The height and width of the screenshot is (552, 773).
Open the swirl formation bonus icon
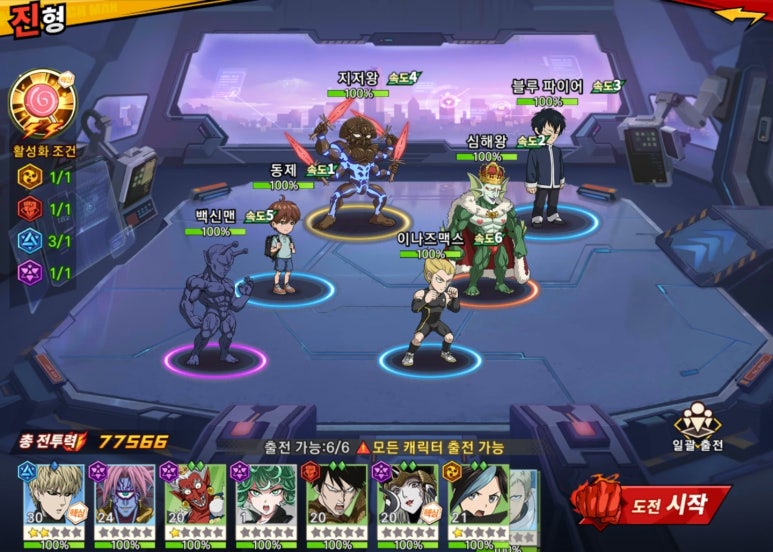tap(41, 103)
